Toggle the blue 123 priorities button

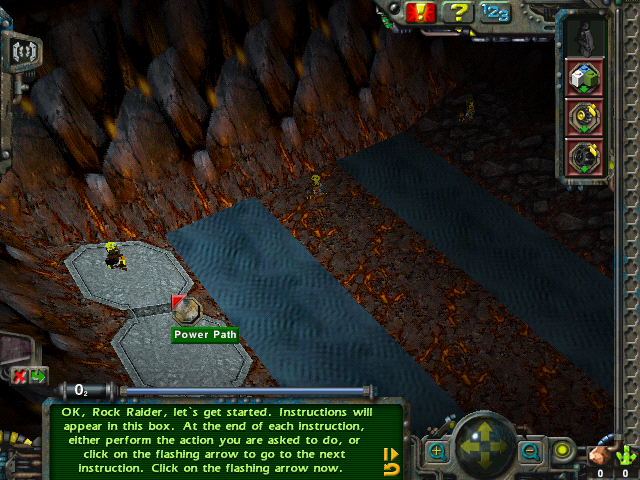click(494, 12)
